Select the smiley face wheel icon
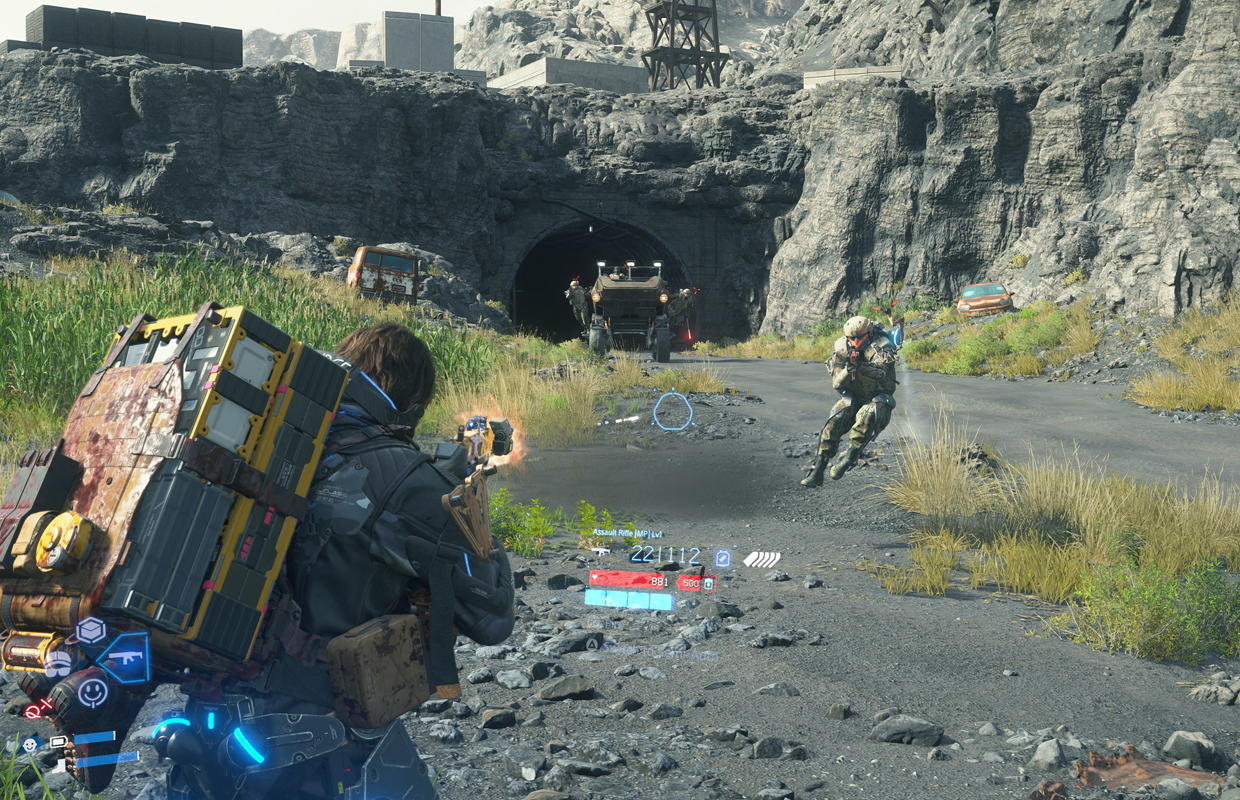Screen dimensions: 1240x800 (92, 691)
